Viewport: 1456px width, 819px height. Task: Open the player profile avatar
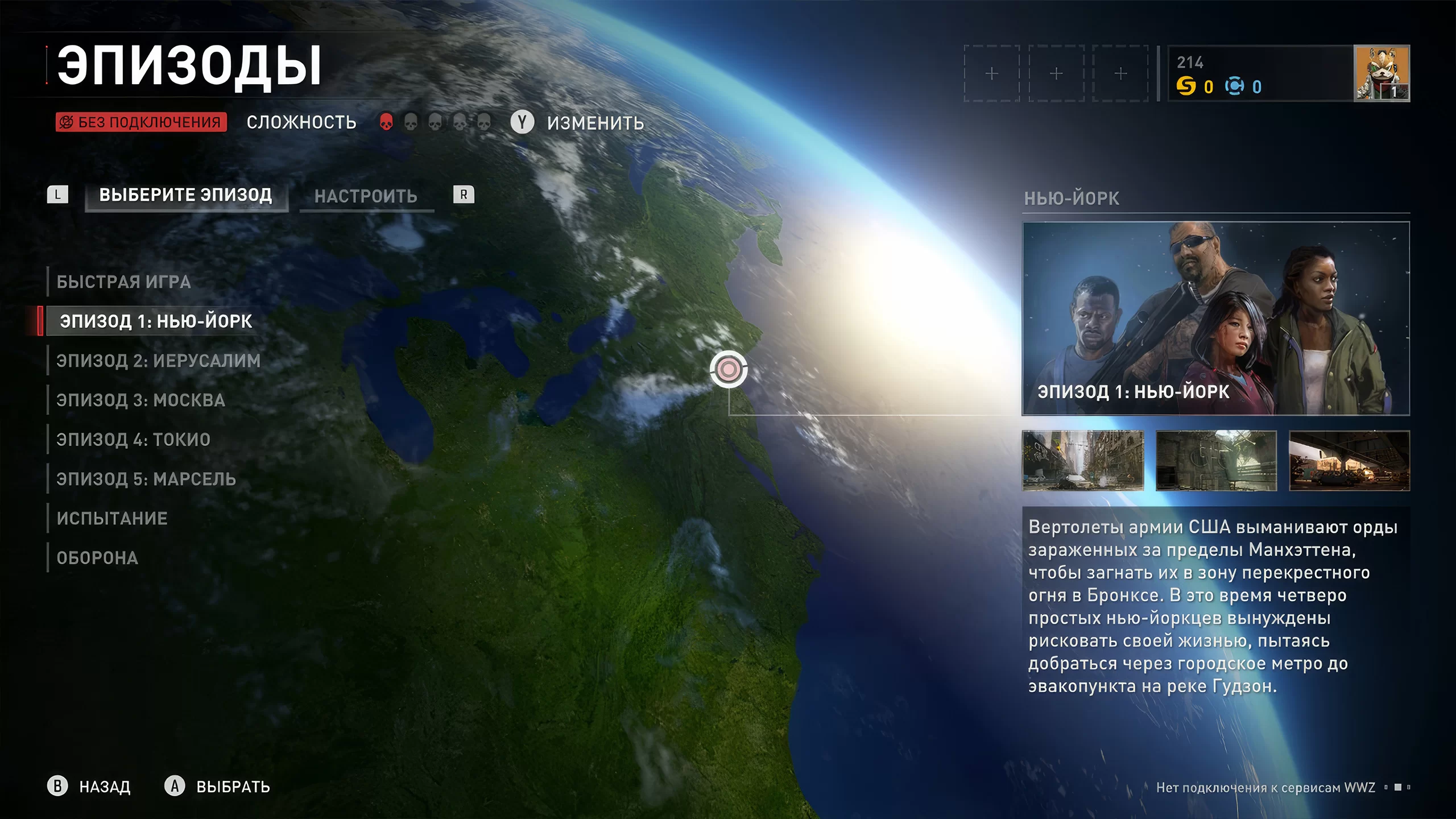pyautogui.click(x=1381, y=73)
